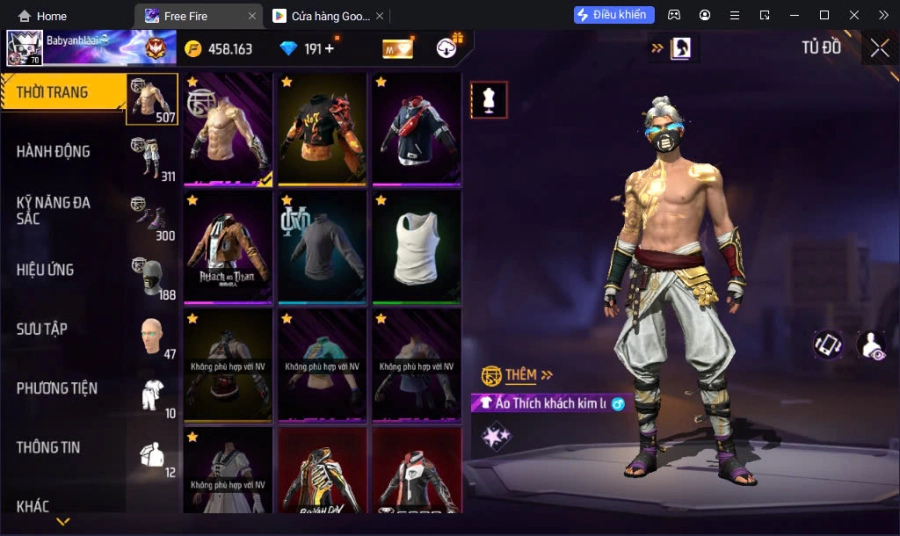The width and height of the screenshot is (900, 536).
Task: Open the player profile avatar
Action: [24, 48]
